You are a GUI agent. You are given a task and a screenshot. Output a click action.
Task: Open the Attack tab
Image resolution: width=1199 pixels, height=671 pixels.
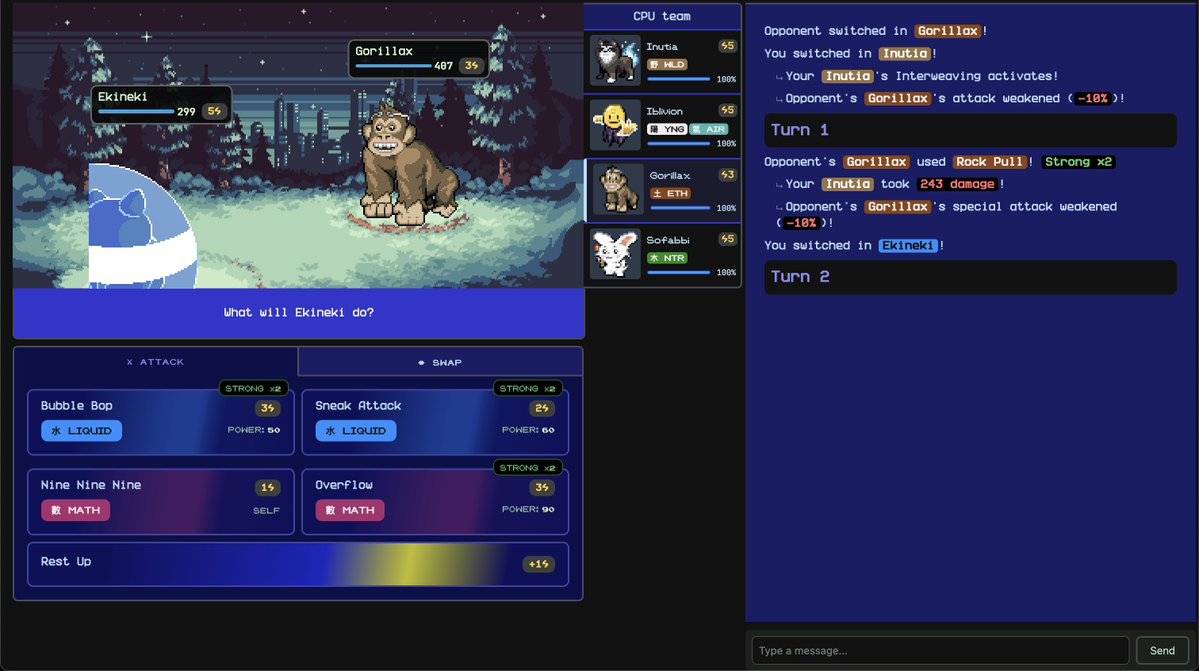[155, 362]
